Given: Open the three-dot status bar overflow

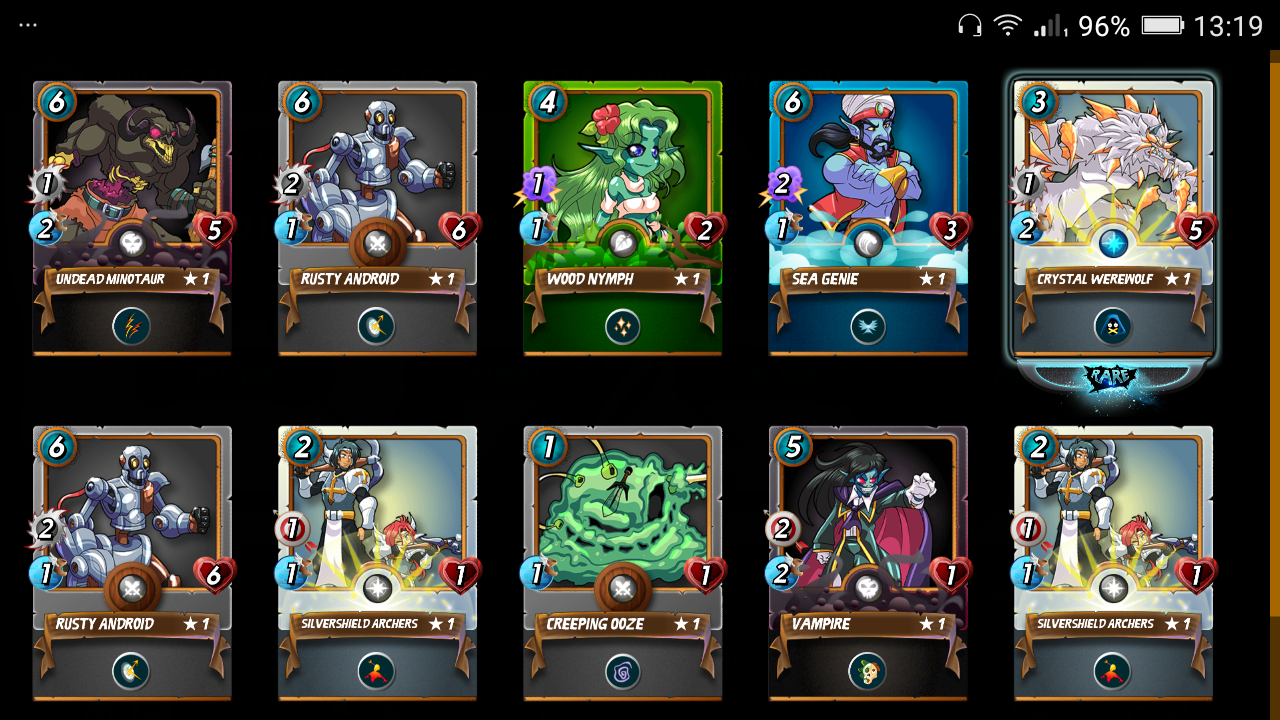Looking at the screenshot, I should 28,25.
